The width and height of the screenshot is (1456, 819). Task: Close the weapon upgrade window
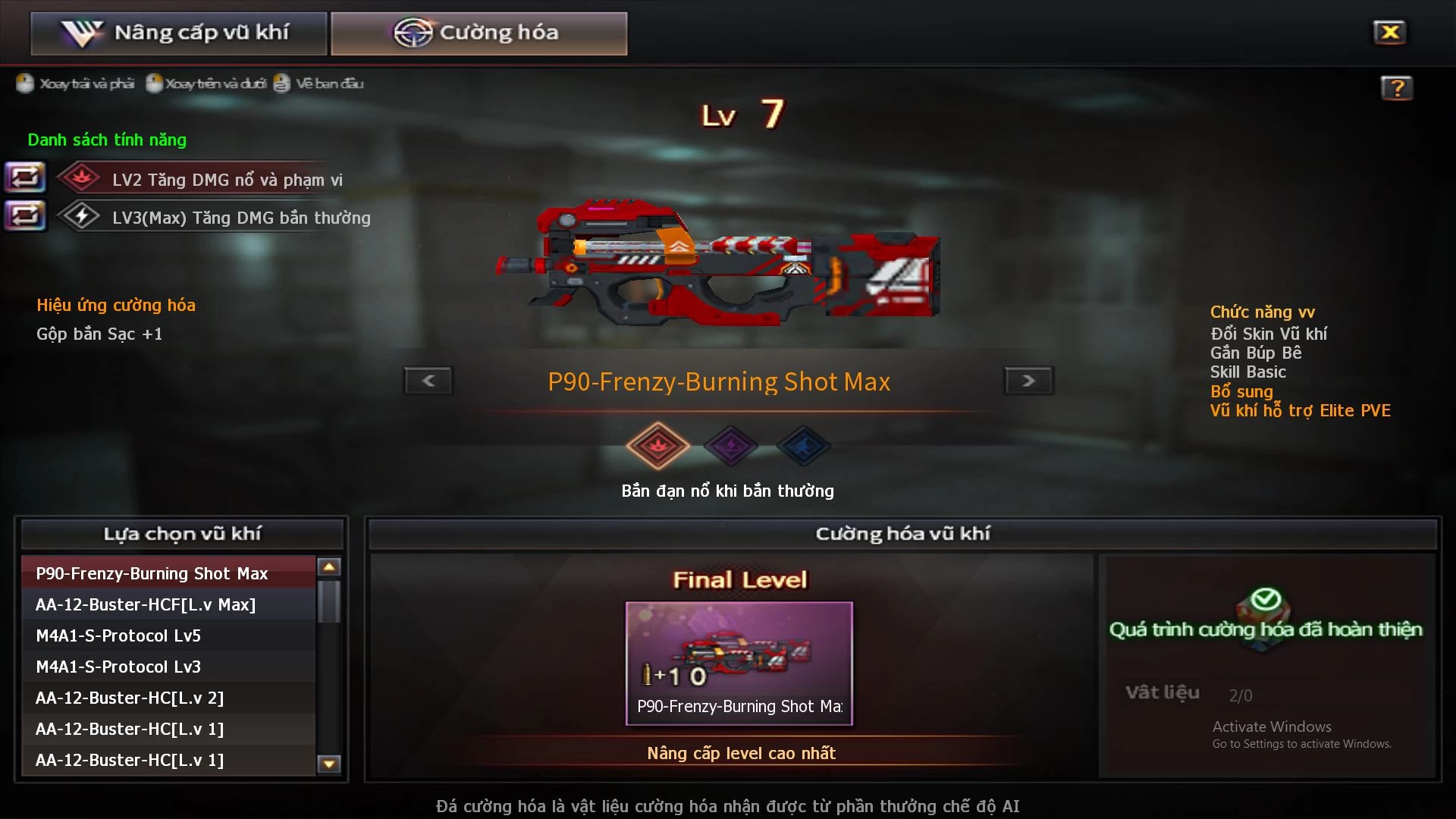click(1389, 33)
